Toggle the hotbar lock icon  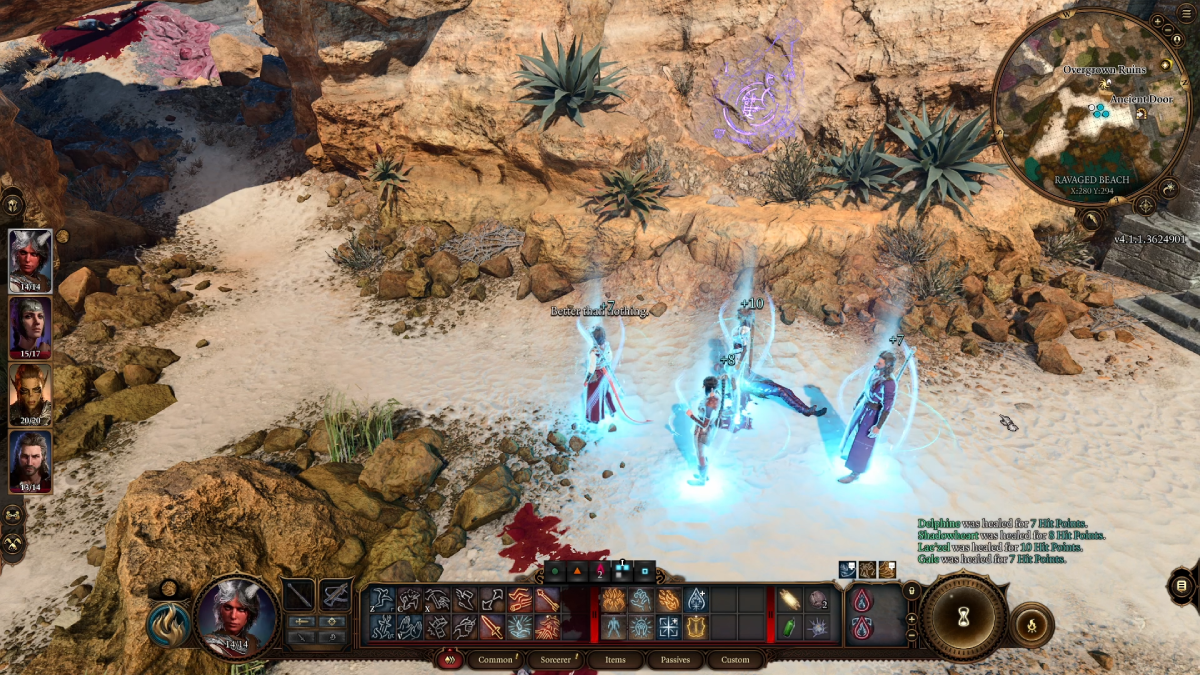911,592
